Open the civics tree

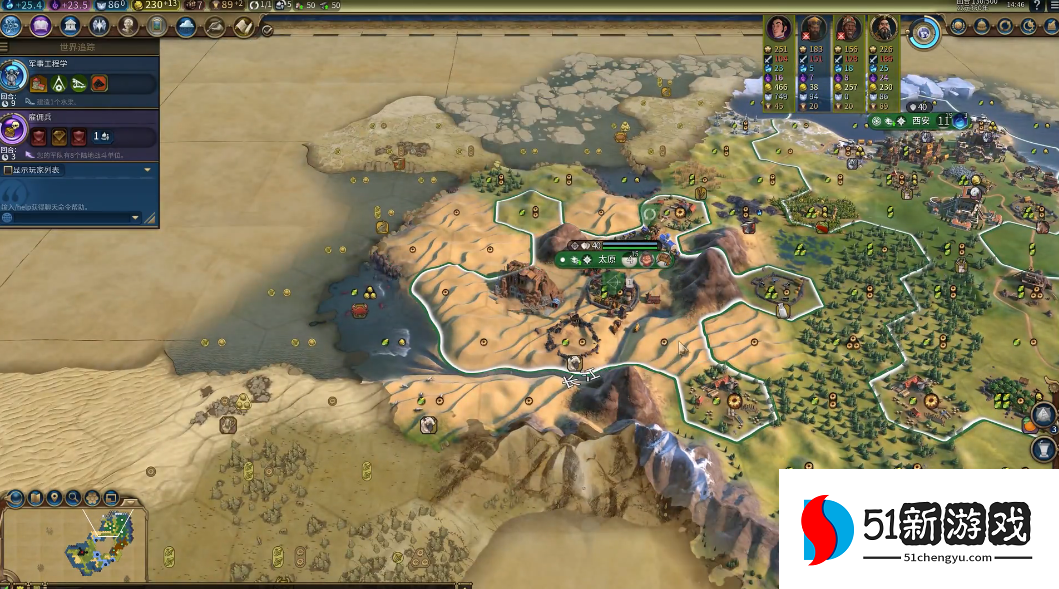[x=41, y=25]
